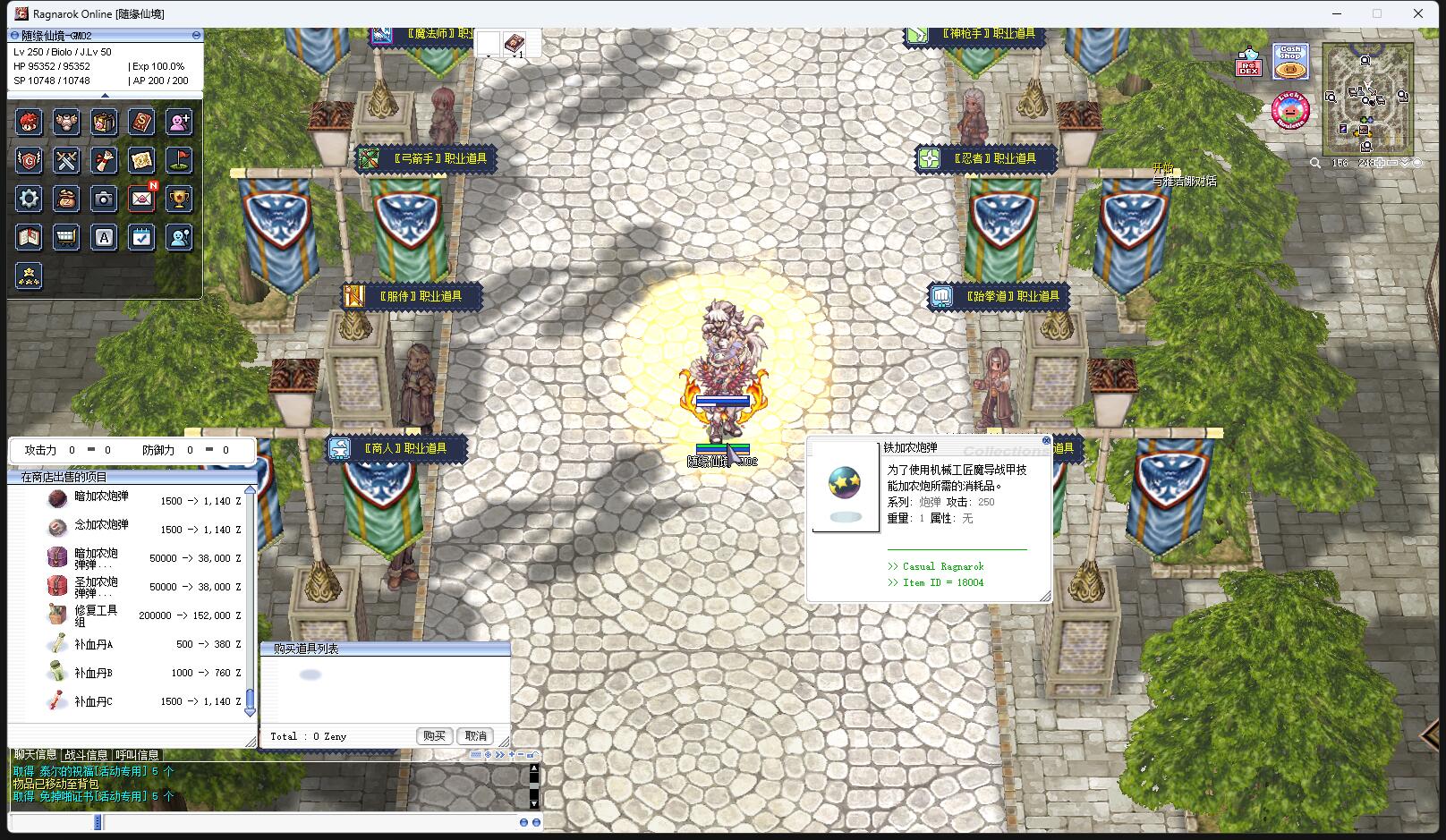This screenshot has height=840, width=1446.
Task: Open the Cash Shop
Action: click(1290, 63)
